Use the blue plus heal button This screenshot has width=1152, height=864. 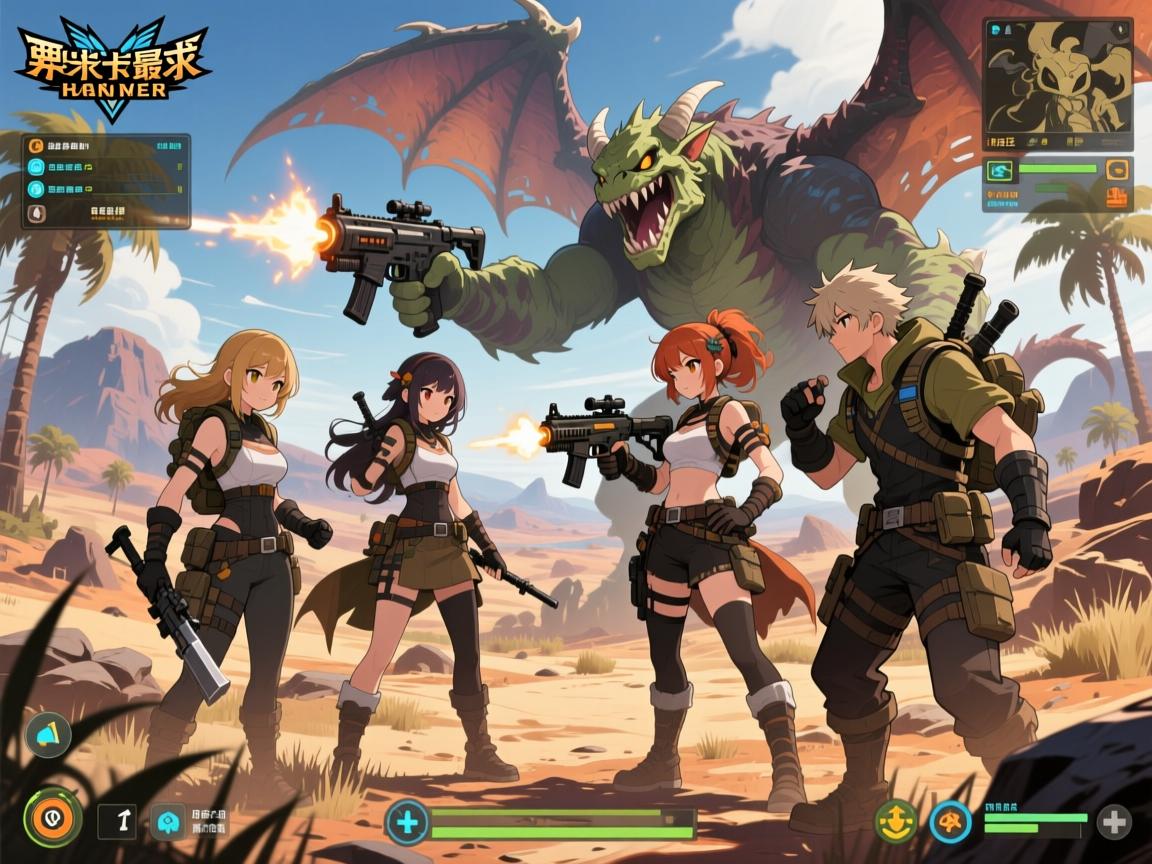(407, 823)
